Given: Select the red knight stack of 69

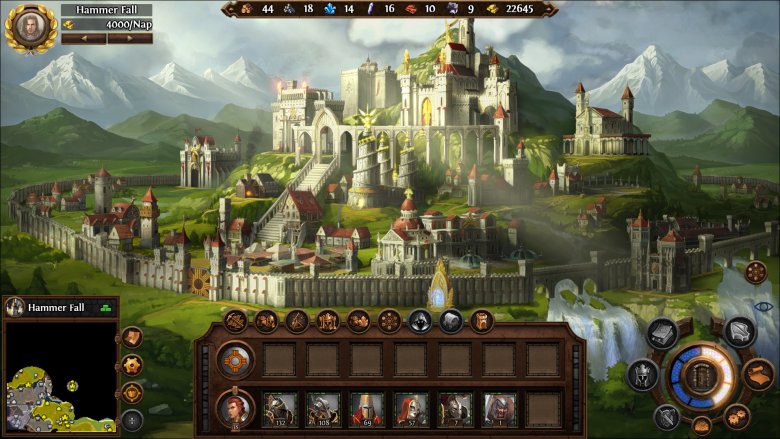Looking at the screenshot, I should point(367,409).
